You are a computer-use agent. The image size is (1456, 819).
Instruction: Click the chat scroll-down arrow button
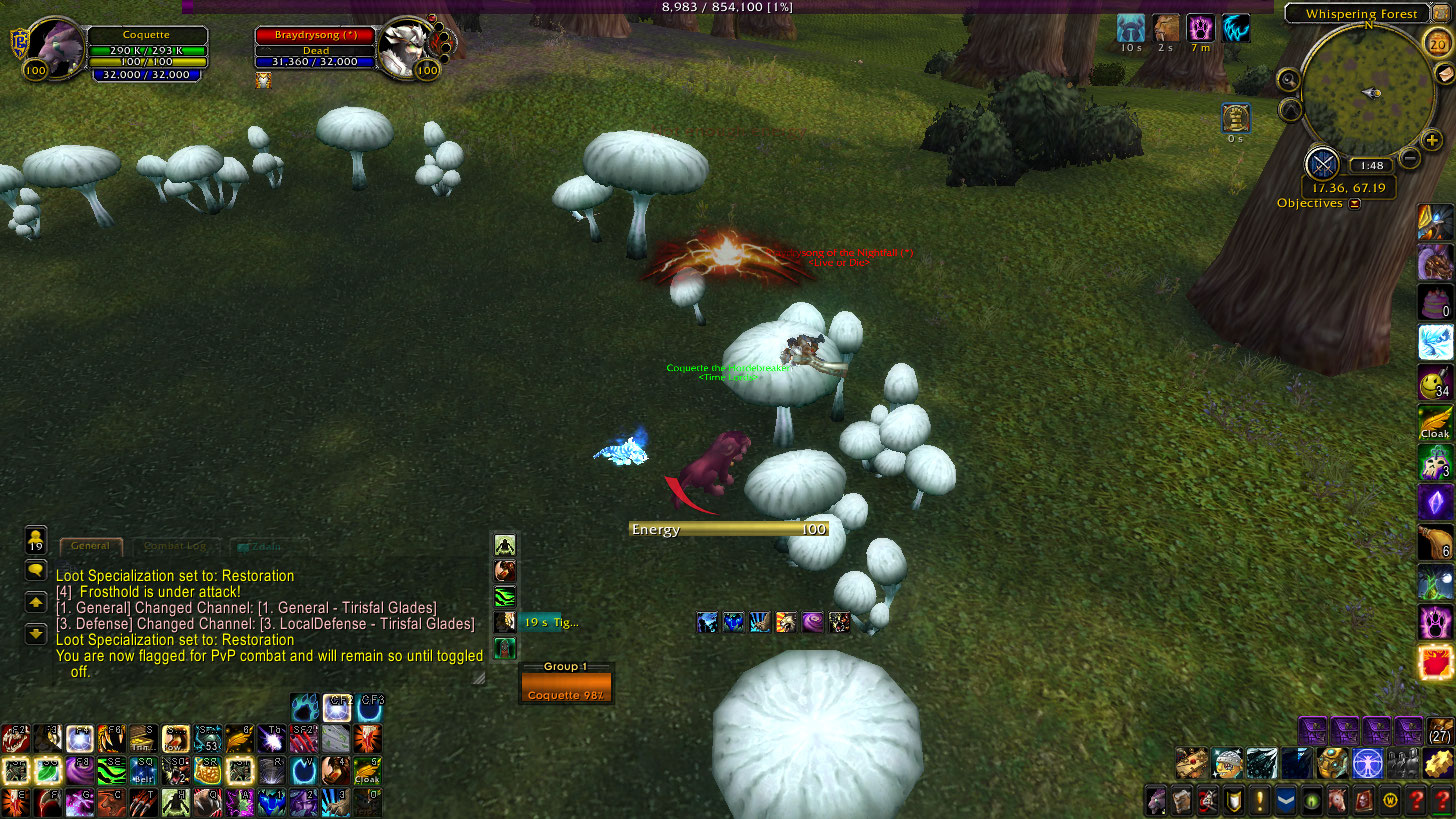(x=35, y=633)
